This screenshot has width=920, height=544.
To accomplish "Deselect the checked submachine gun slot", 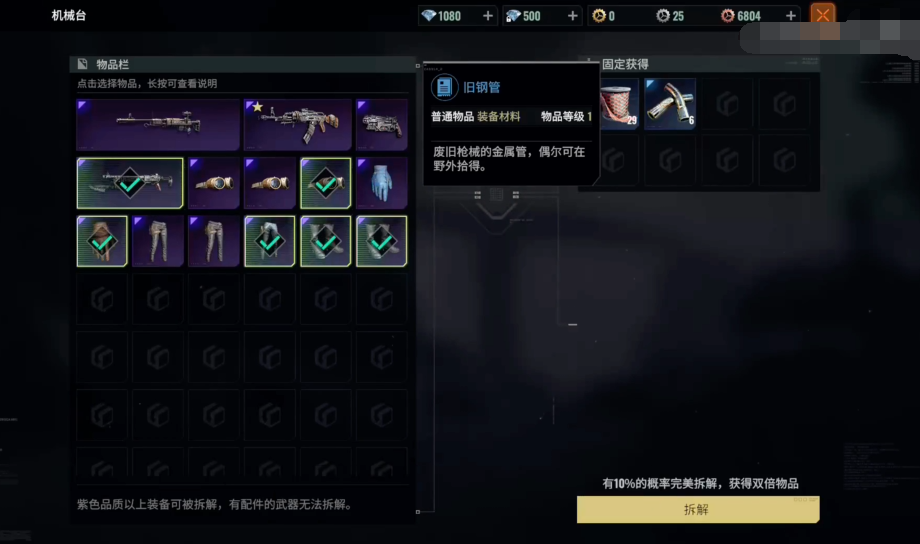I will click(x=130, y=183).
